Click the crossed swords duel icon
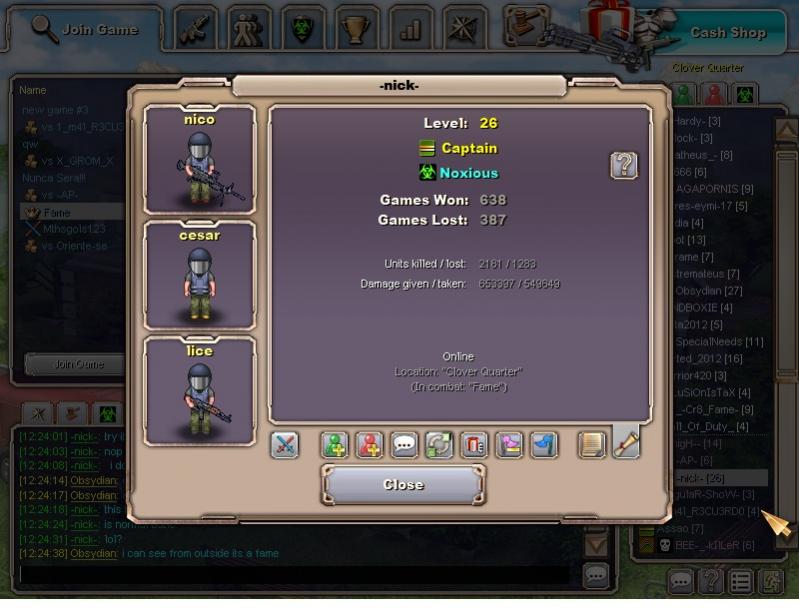 click(285, 445)
